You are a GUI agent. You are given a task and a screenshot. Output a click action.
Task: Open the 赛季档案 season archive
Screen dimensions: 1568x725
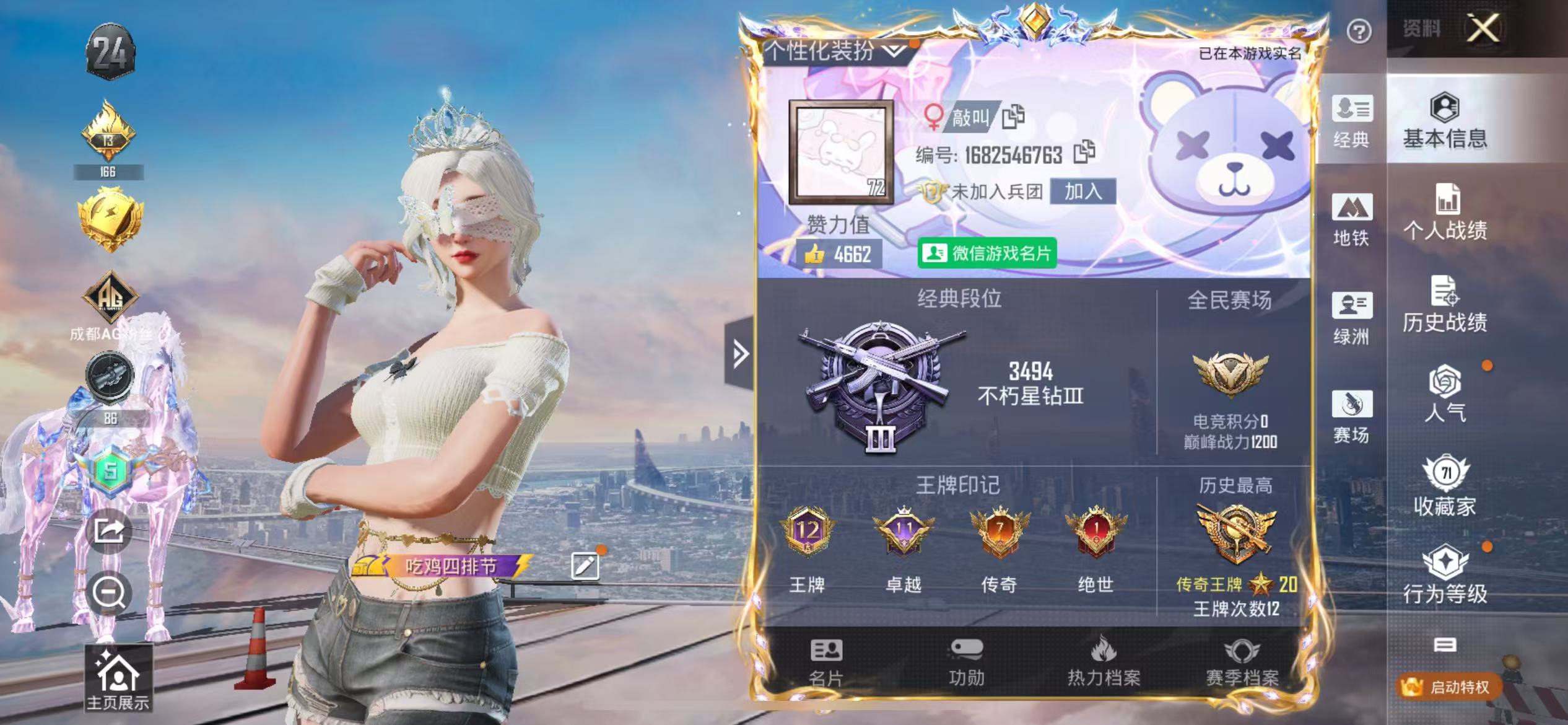tap(1242, 663)
